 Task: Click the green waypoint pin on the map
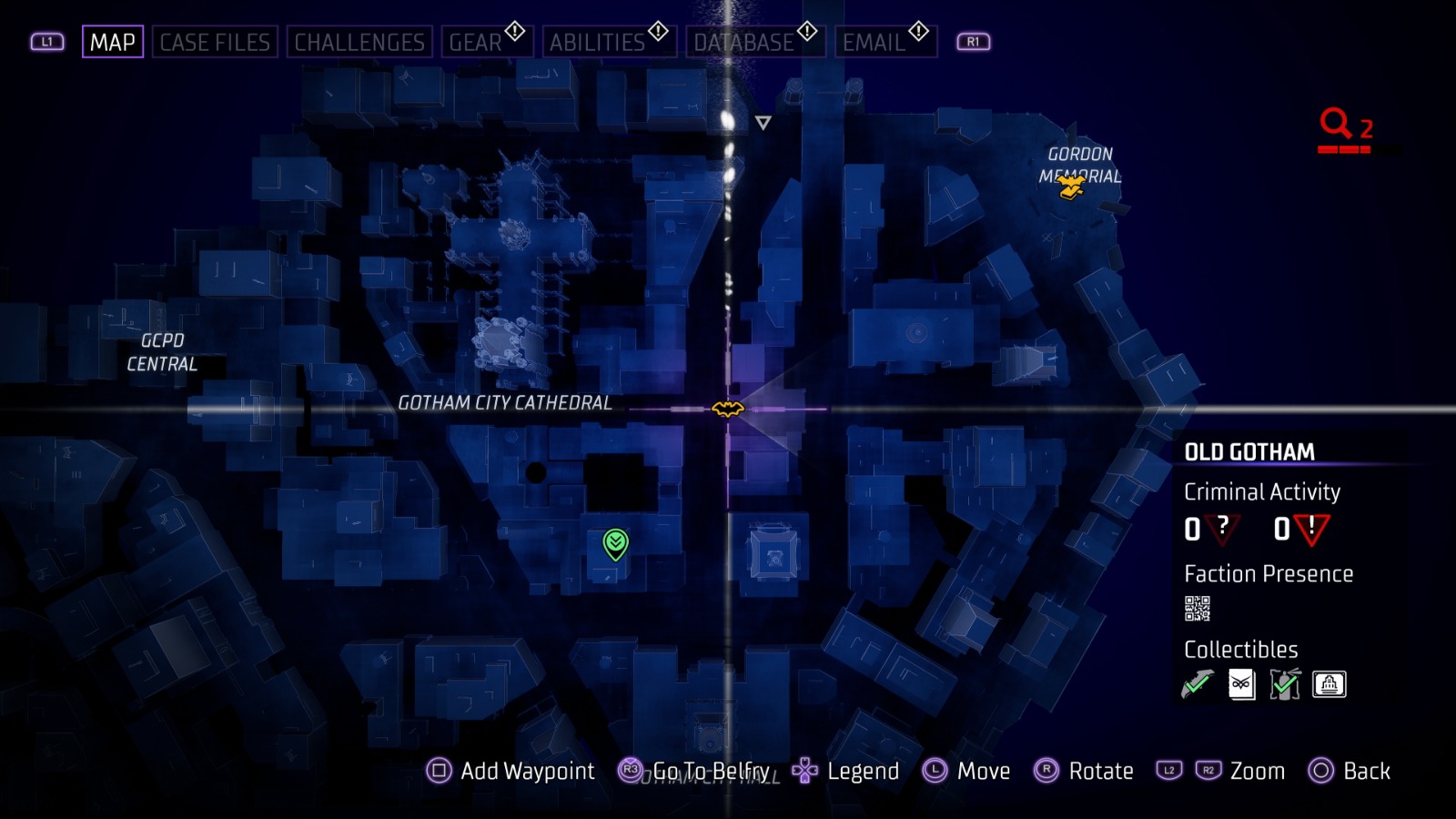tap(617, 544)
